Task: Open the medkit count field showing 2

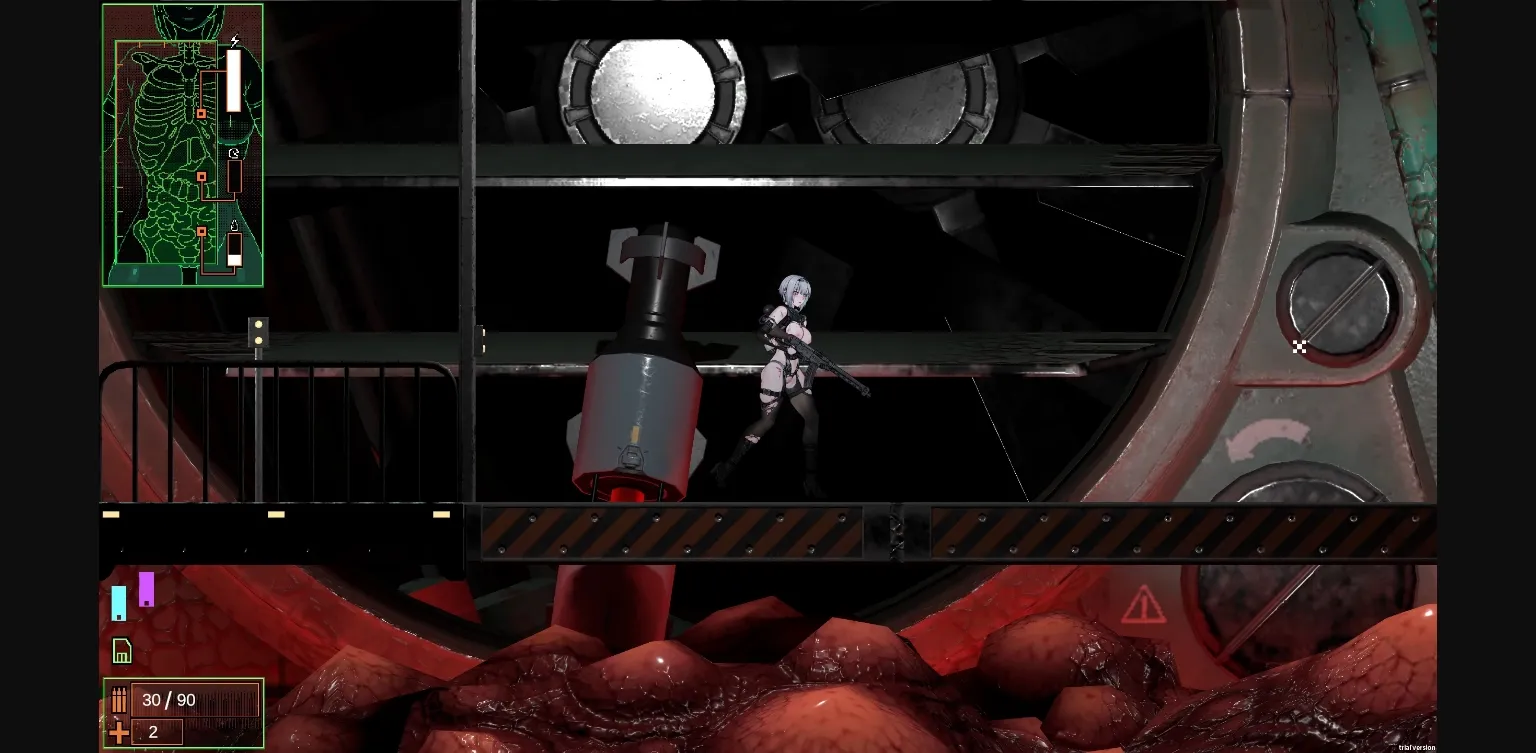Action: pyautogui.click(x=155, y=731)
